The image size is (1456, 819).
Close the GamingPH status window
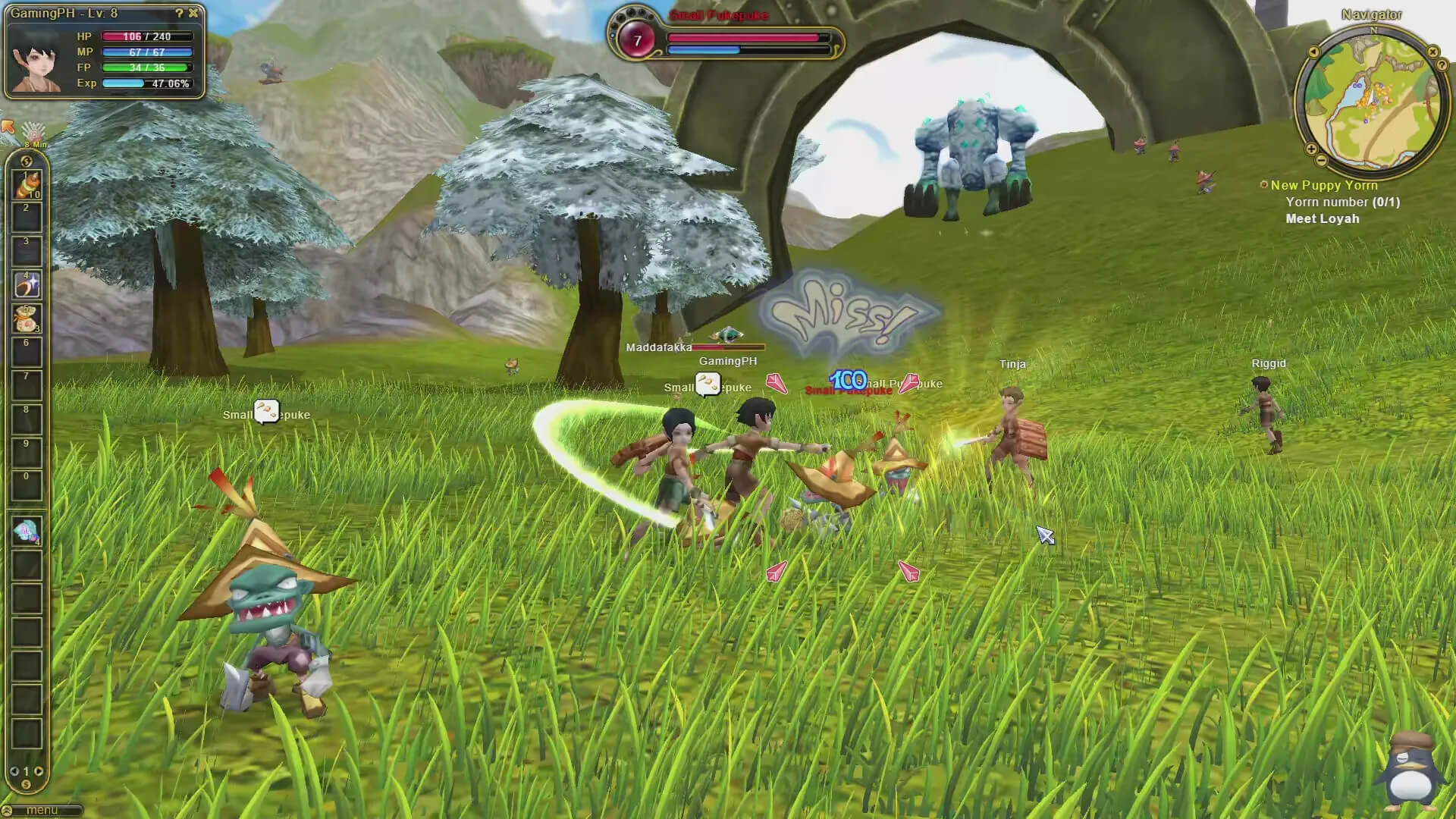click(193, 13)
